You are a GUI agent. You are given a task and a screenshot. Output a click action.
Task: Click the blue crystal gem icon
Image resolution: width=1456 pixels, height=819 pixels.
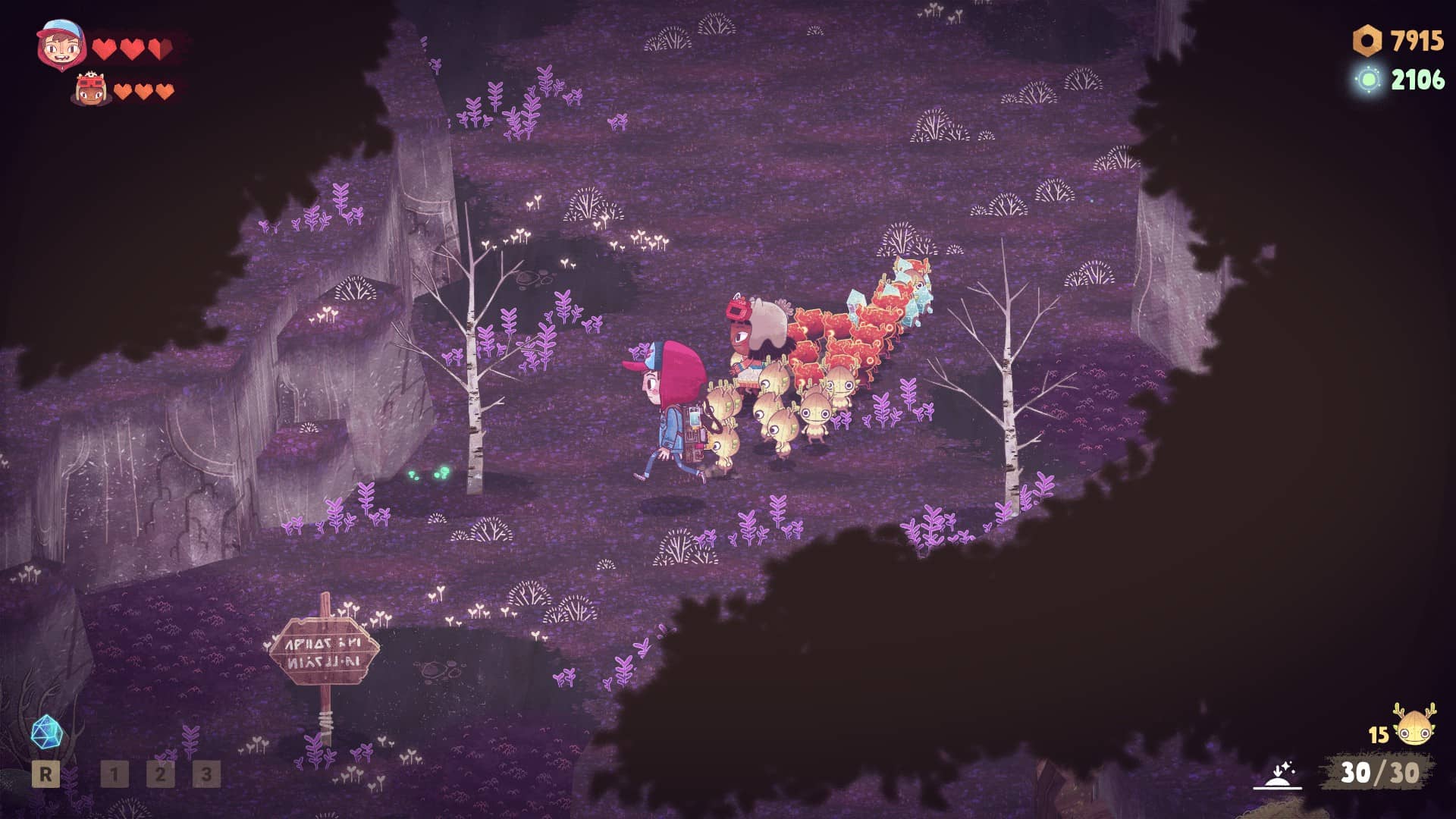coord(46,732)
